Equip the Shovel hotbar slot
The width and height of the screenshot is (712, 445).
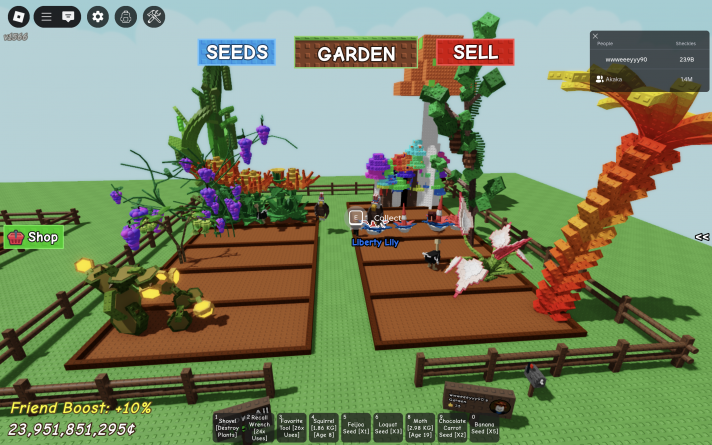coord(227,428)
